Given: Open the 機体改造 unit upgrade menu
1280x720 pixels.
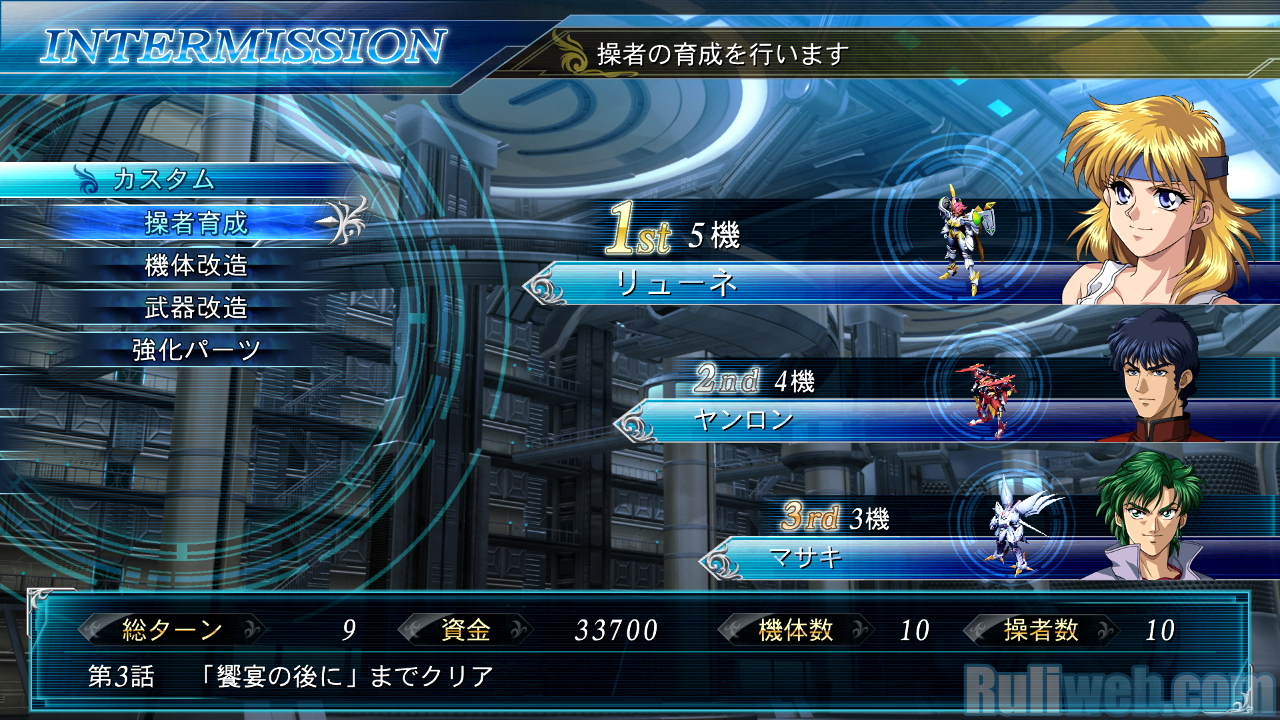Looking at the screenshot, I should pos(196,266).
